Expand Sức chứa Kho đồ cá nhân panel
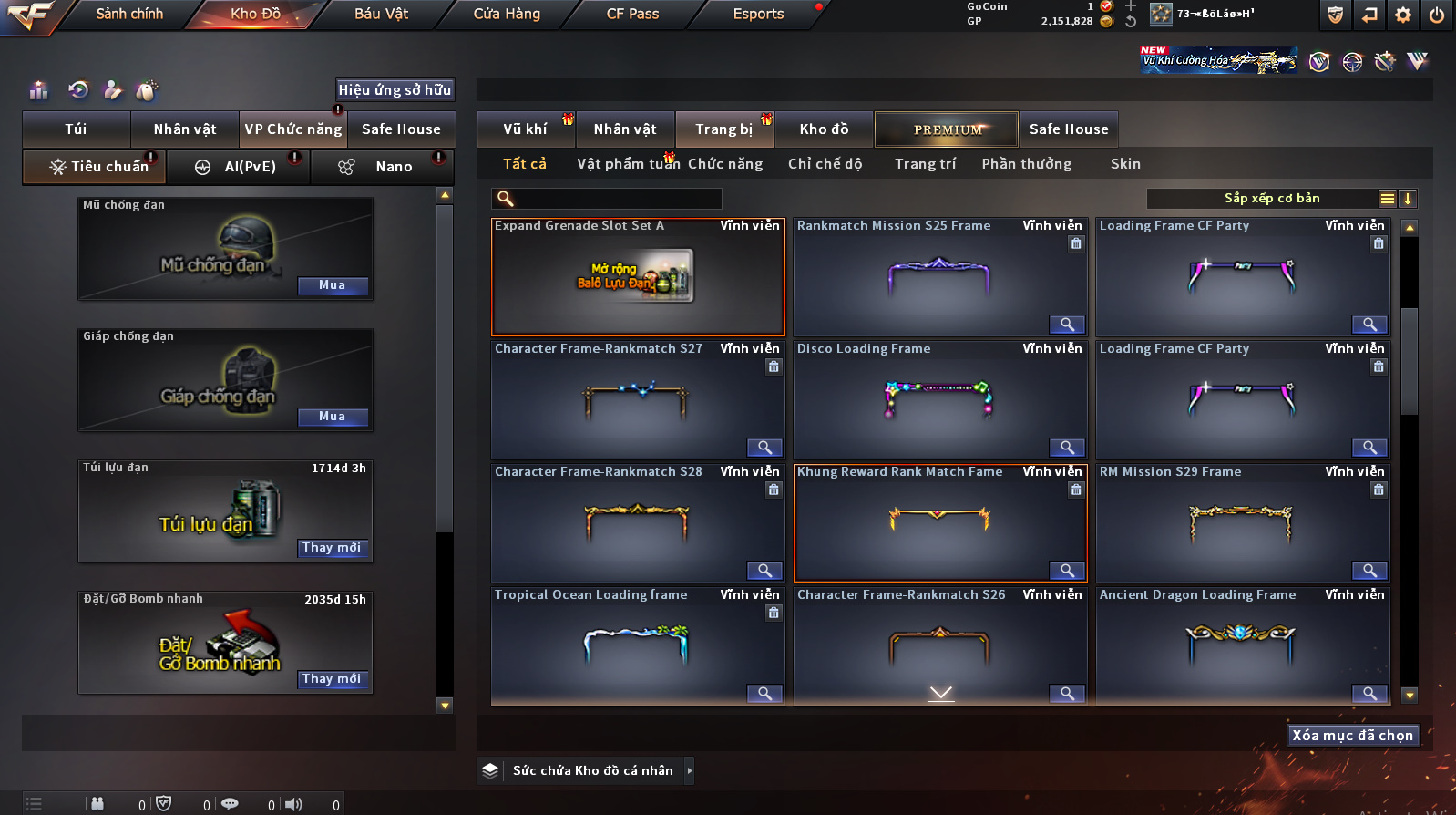Image resolution: width=1456 pixels, height=815 pixels. pyautogui.click(x=690, y=770)
